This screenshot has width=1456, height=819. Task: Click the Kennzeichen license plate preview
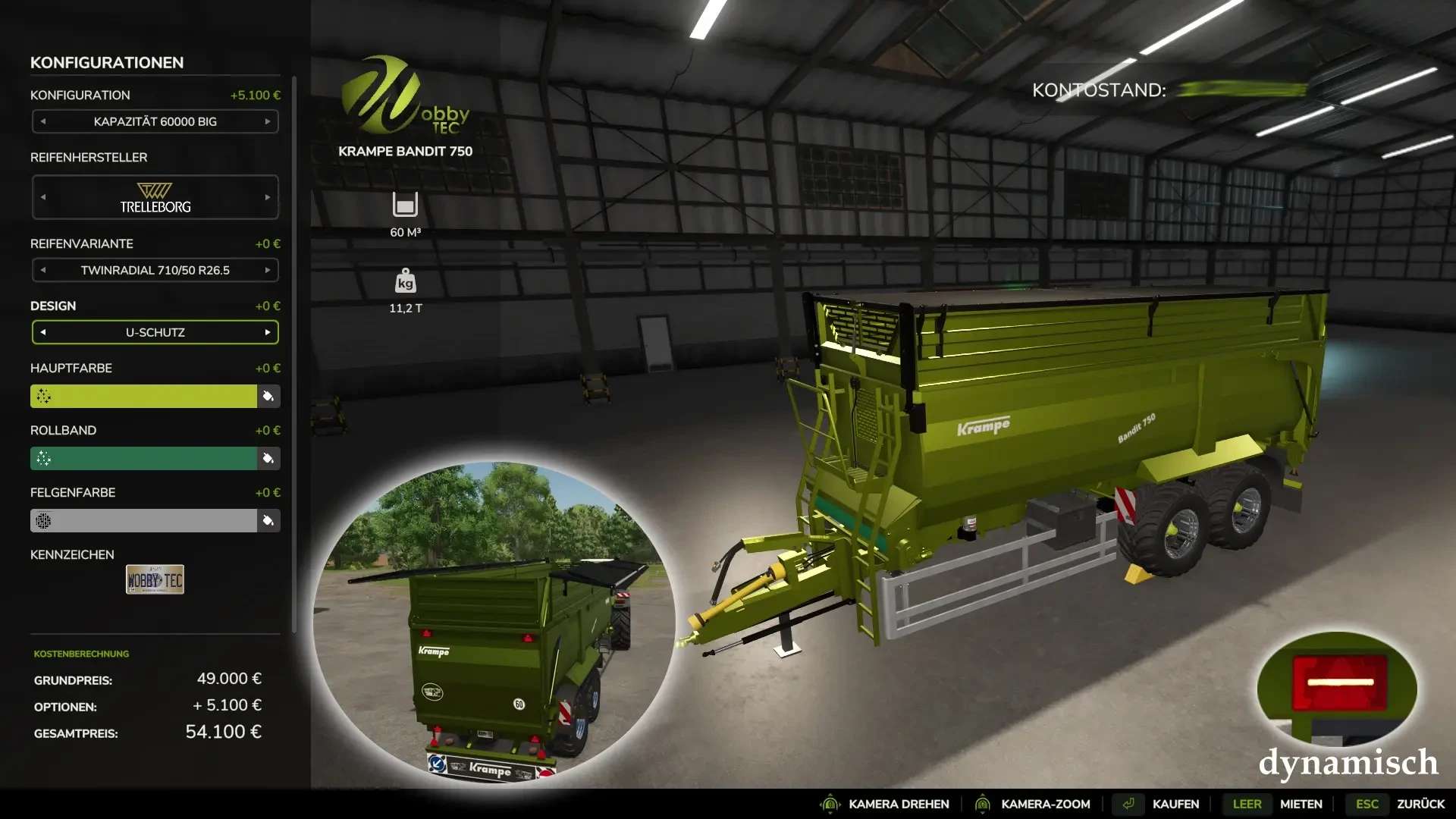tap(155, 579)
